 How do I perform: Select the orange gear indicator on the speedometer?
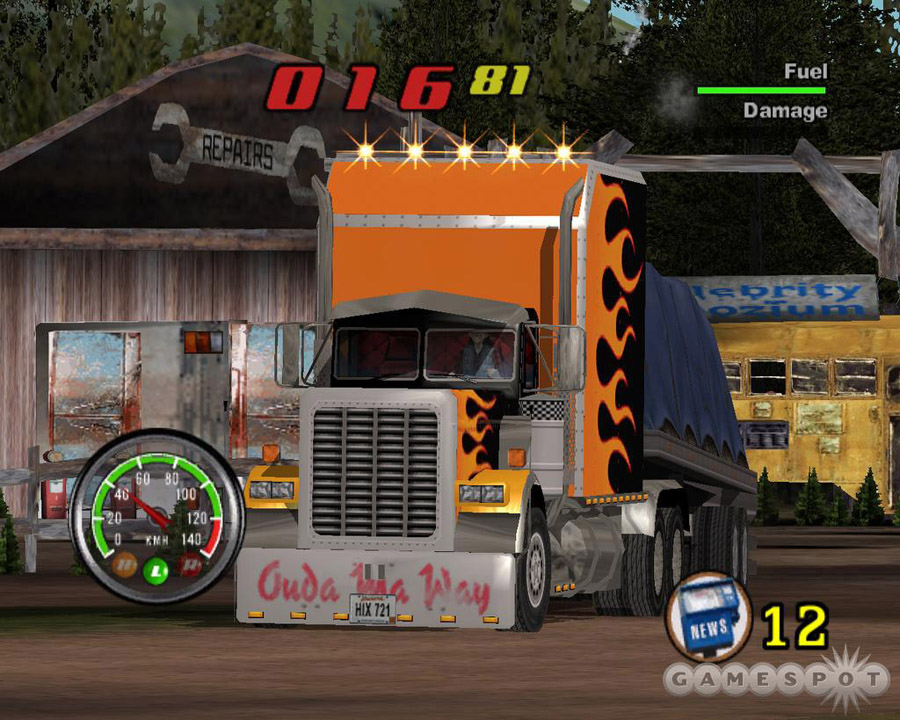[125, 565]
